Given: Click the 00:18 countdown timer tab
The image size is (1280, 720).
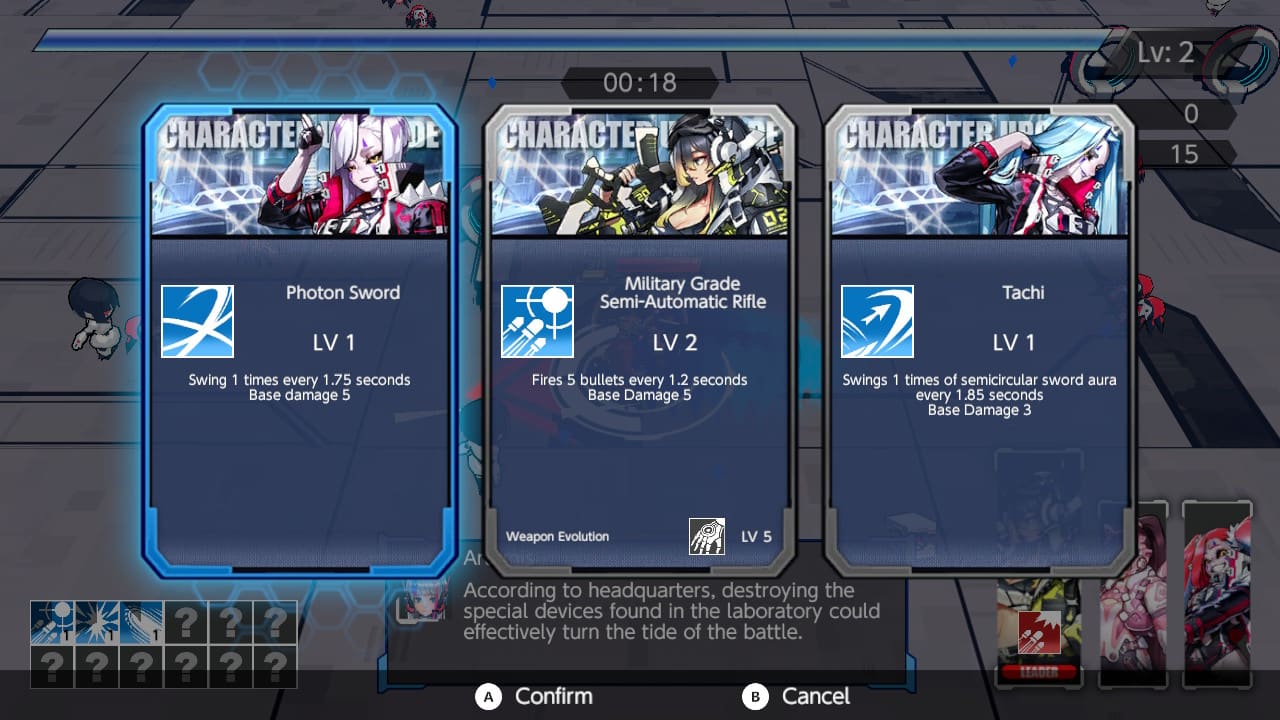Looking at the screenshot, I should (x=639, y=83).
